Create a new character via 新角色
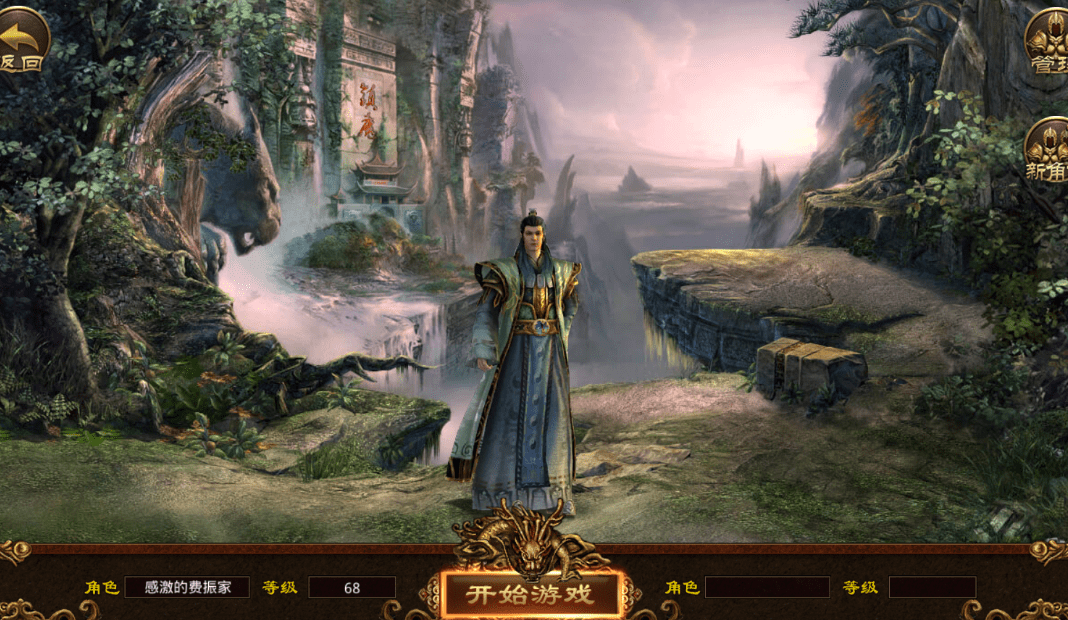 1048,150
